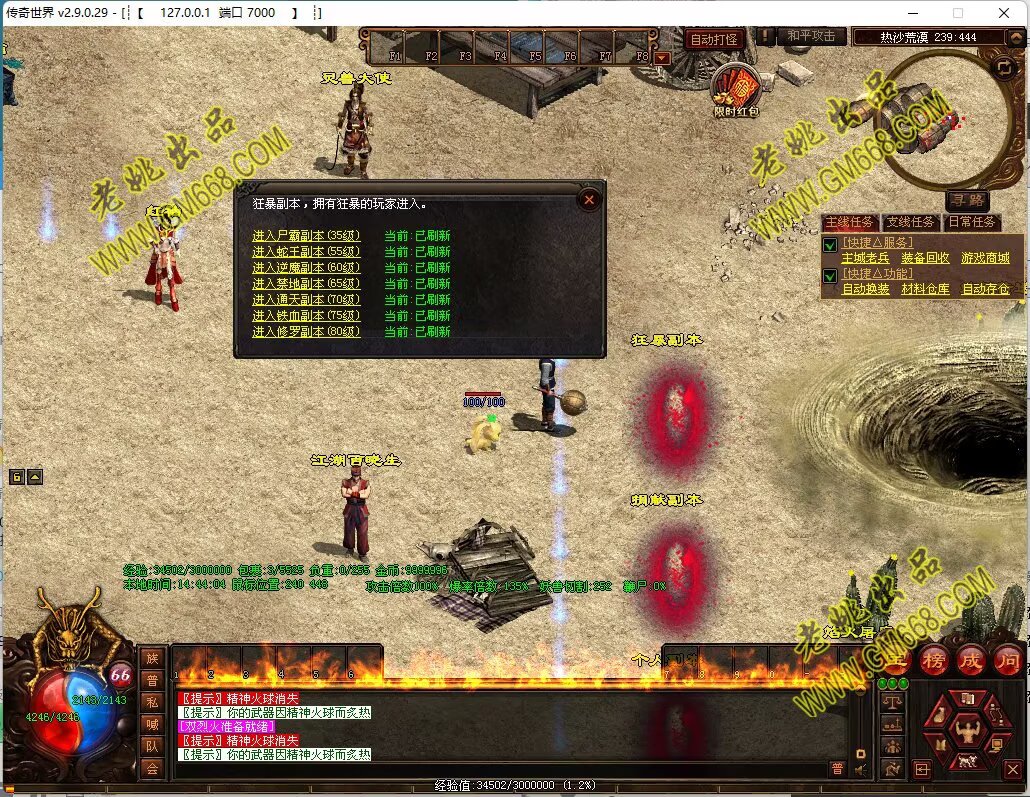The width and height of the screenshot is (1030, 797).
Task: Switch attack mode via 和平攻击 button
Action: [x=810, y=36]
